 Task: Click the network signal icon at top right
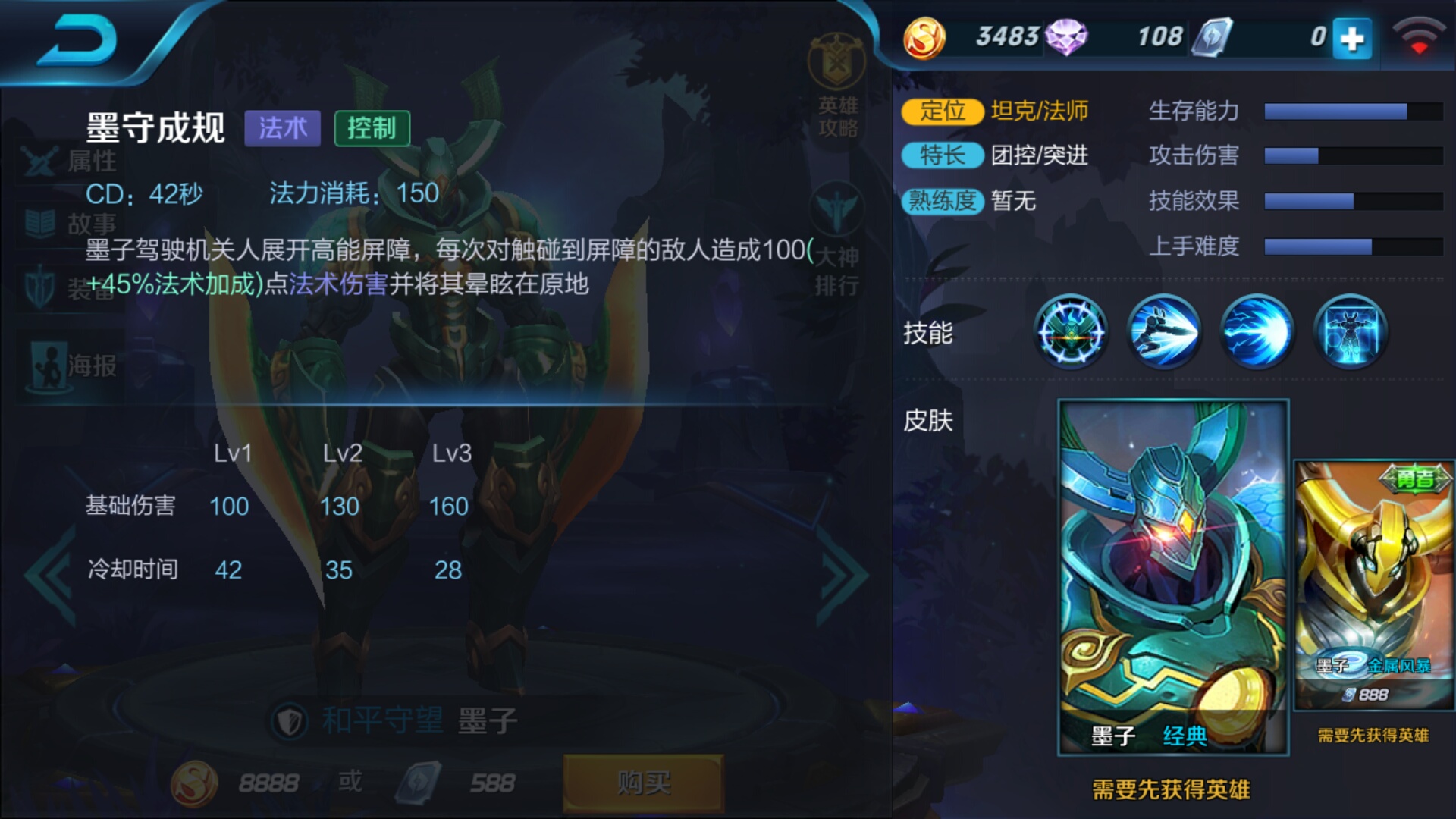pyautogui.click(x=1421, y=36)
